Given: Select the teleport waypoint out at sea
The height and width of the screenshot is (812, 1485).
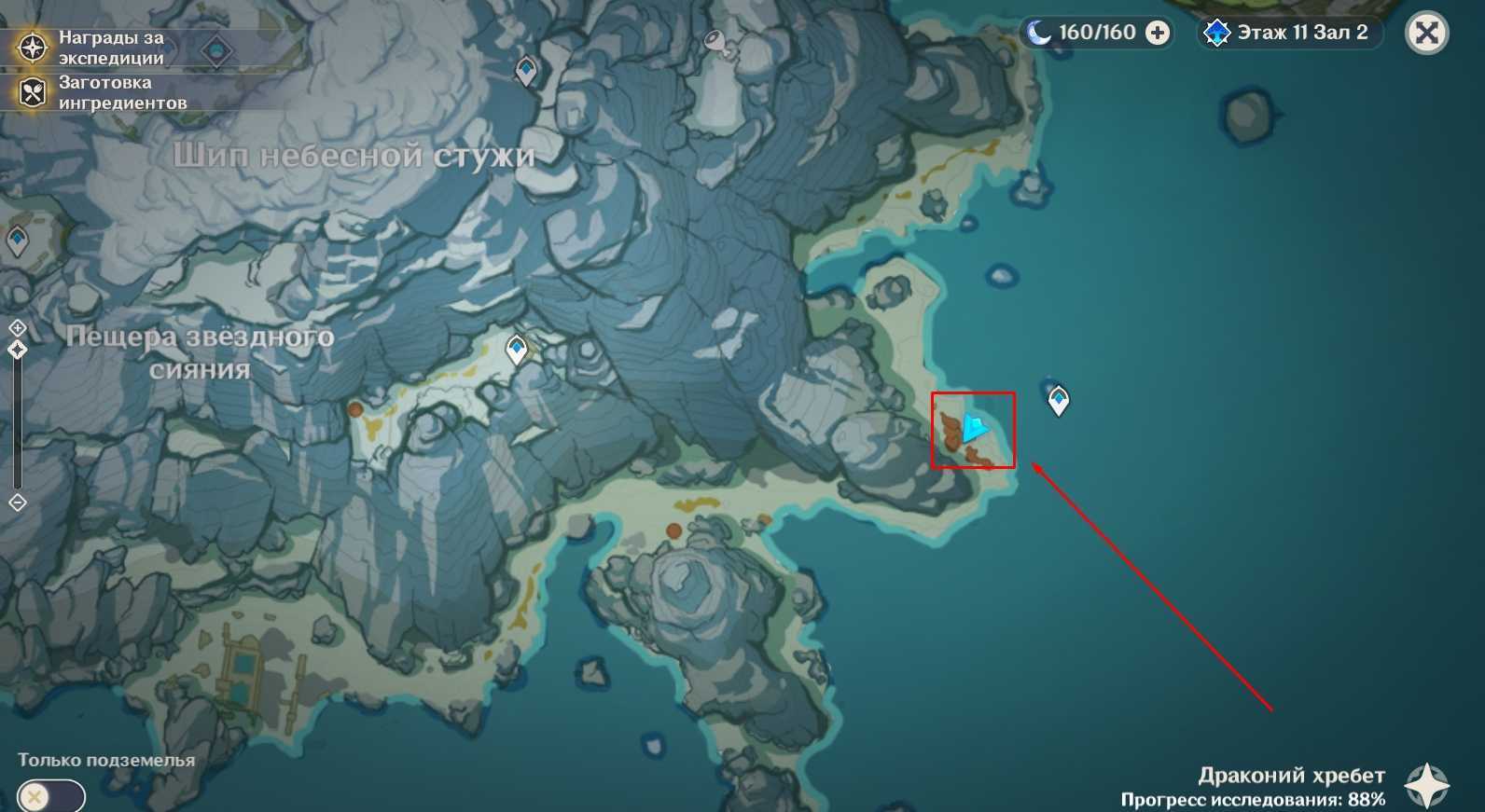Looking at the screenshot, I should pos(1058,400).
